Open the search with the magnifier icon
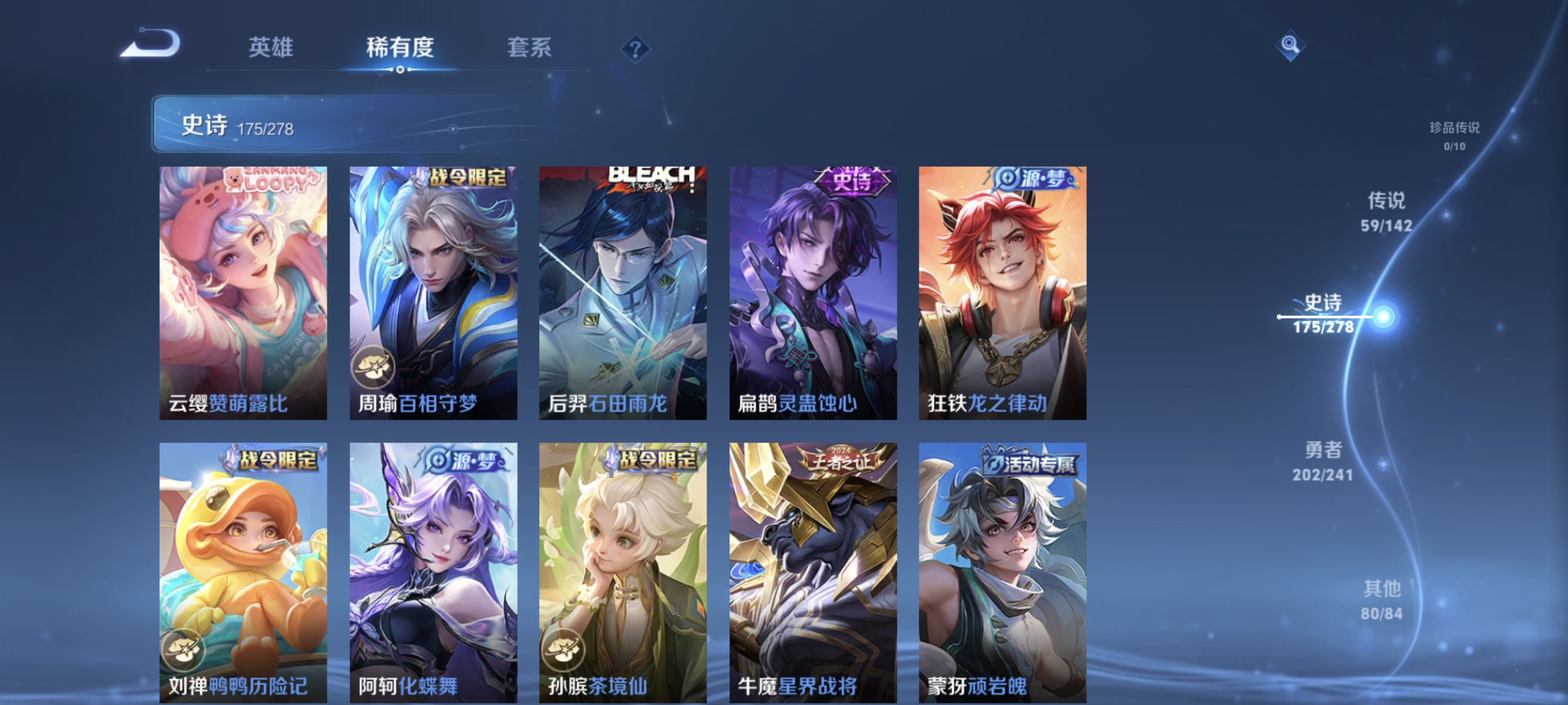Viewport: 1568px width, 705px height. pos(1290,45)
